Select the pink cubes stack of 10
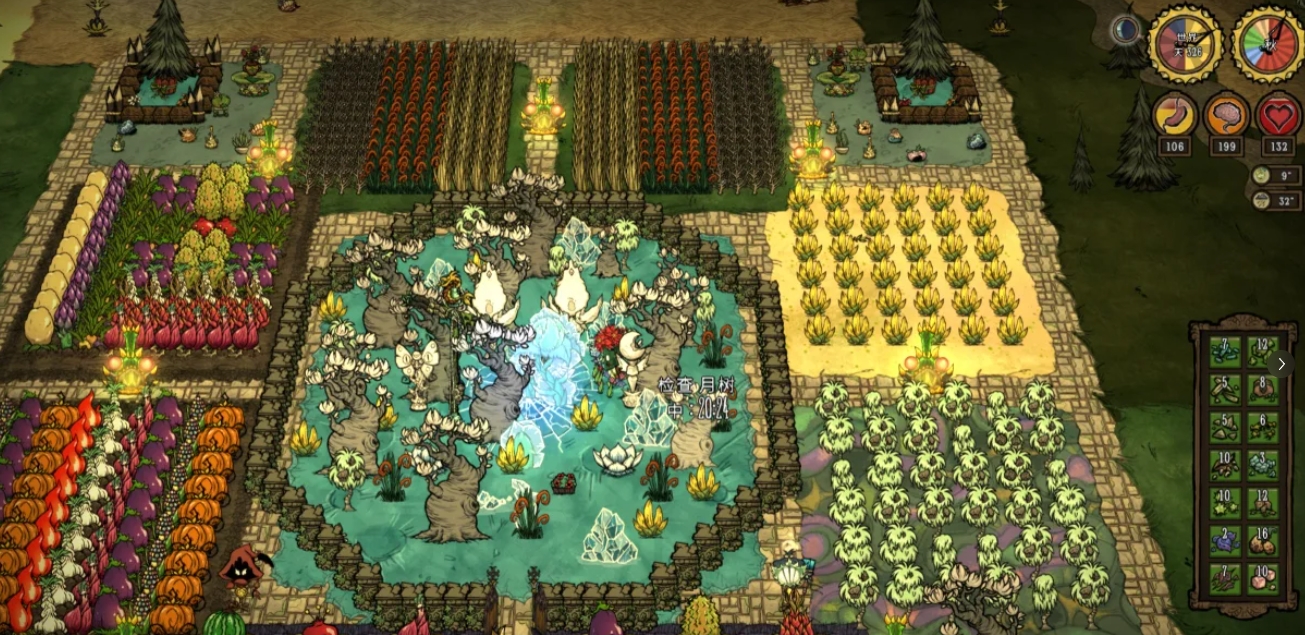 tap(1262, 579)
